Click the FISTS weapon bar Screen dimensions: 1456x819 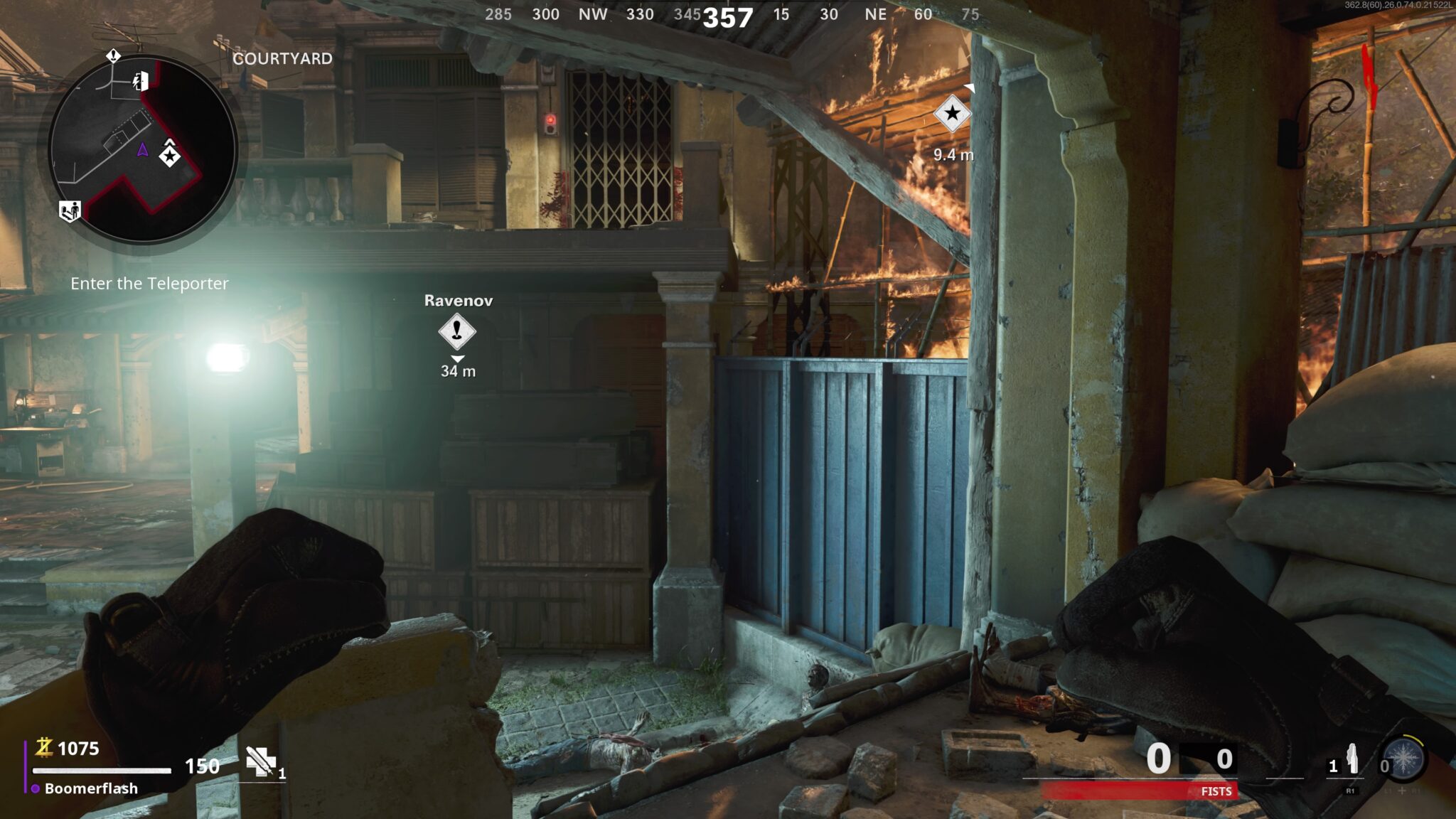click(x=1216, y=791)
